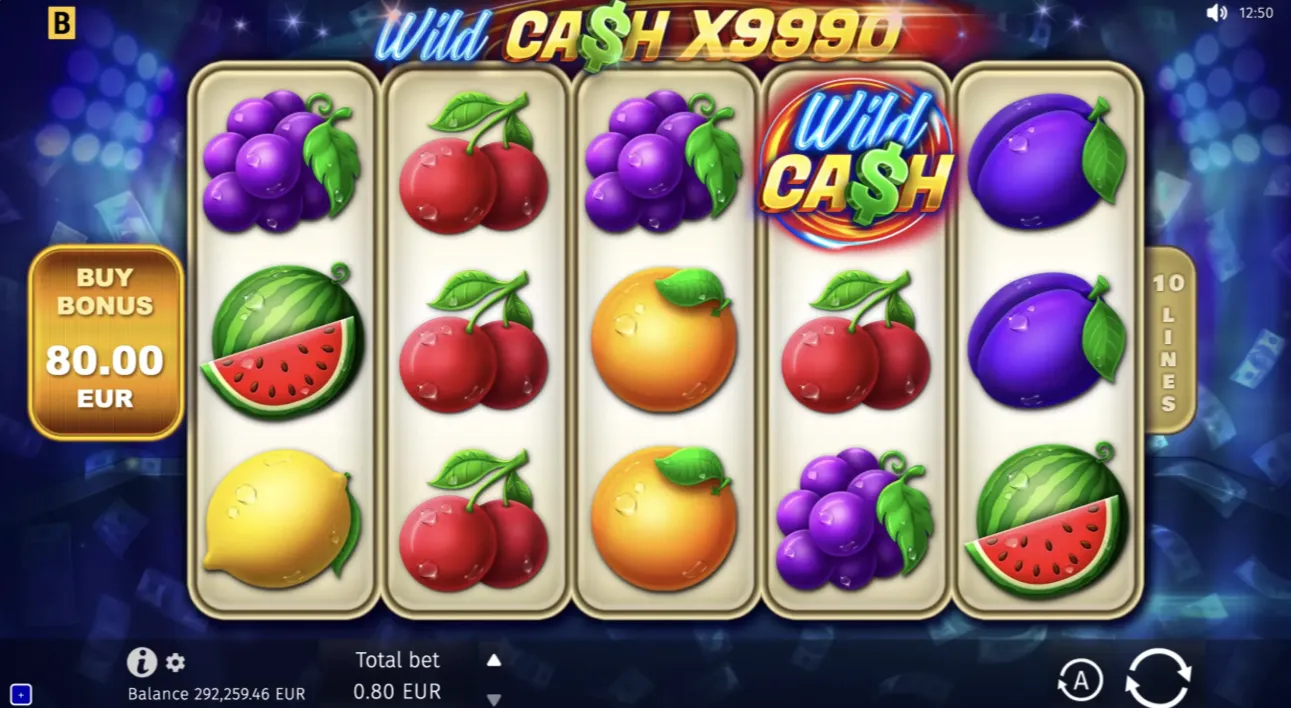Activate the autoplay button marked A
The width and height of the screenshot is (1291, 708).
click(1079, 681)
